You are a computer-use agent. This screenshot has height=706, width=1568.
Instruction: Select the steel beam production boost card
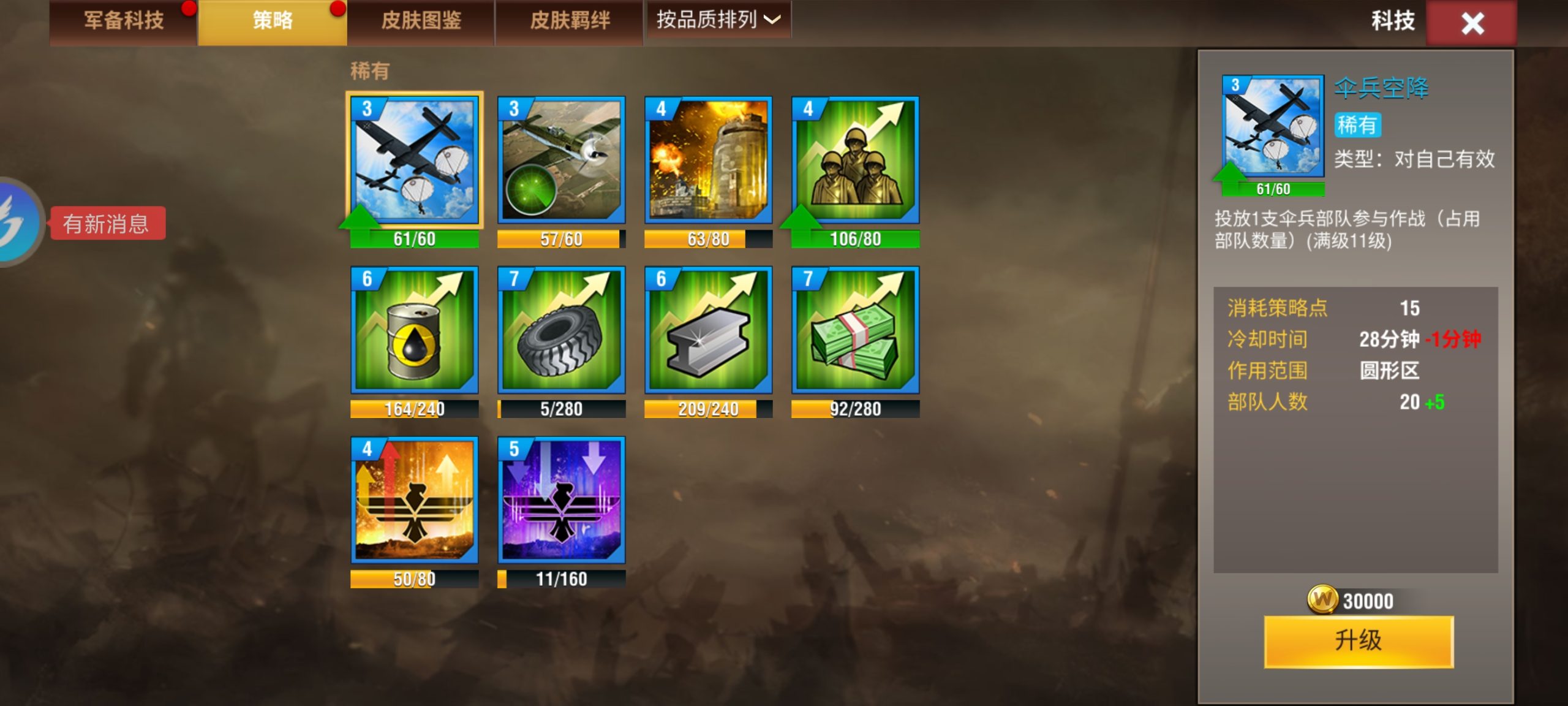(x=707, y=334)
